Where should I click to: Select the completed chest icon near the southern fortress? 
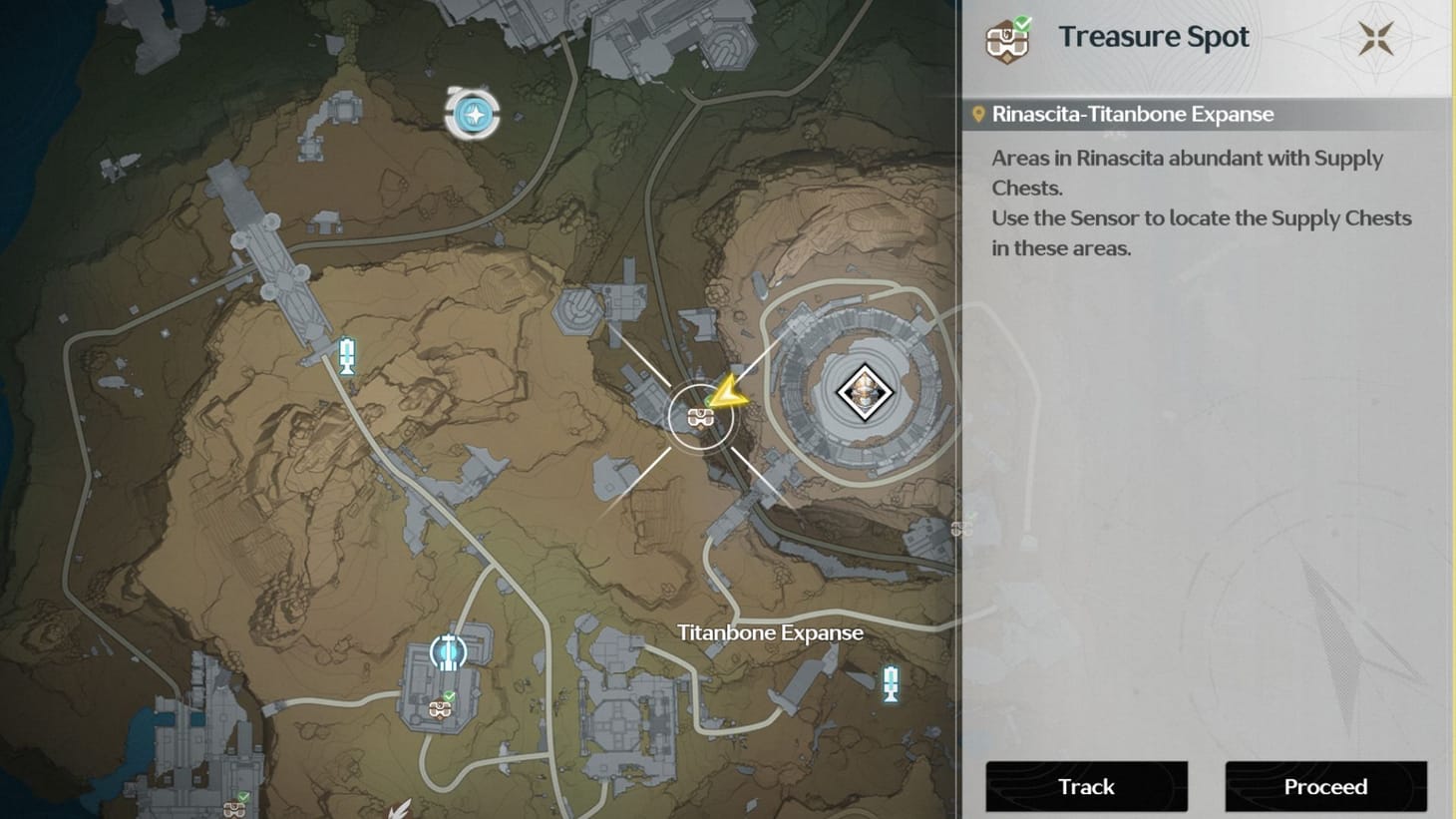tap(441, 711)
